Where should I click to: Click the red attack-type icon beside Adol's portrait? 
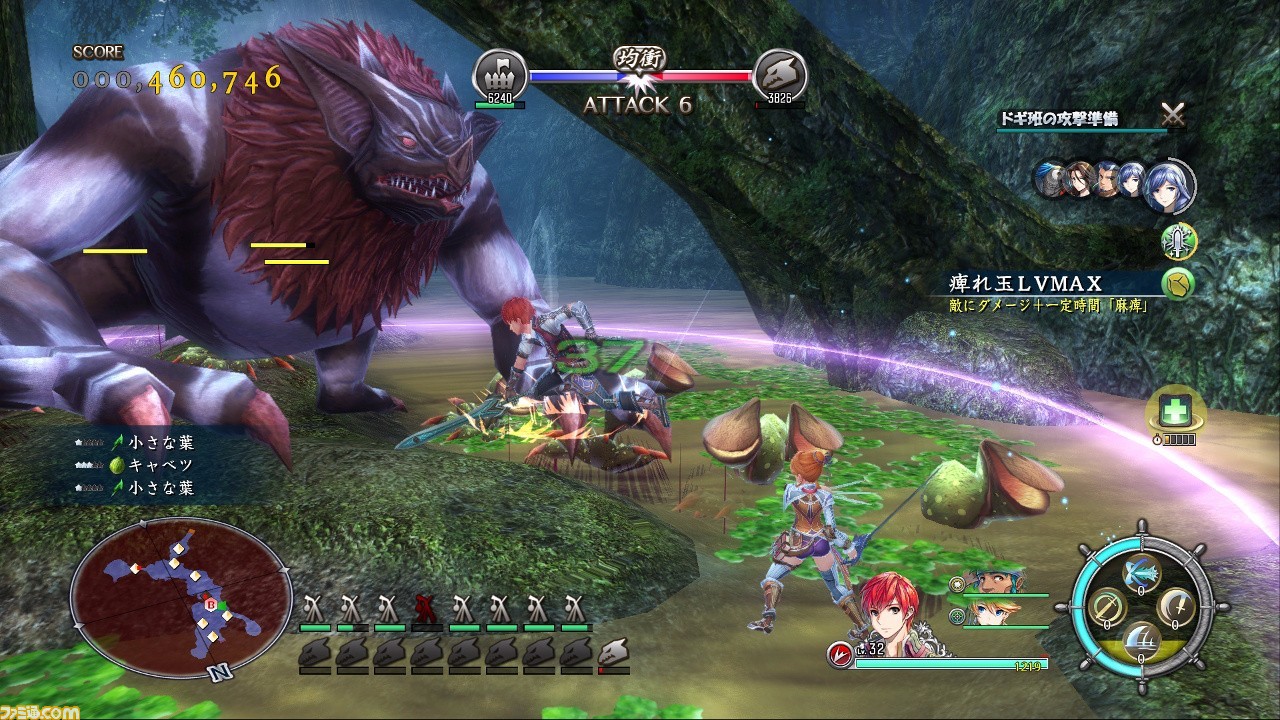[840, 655]
